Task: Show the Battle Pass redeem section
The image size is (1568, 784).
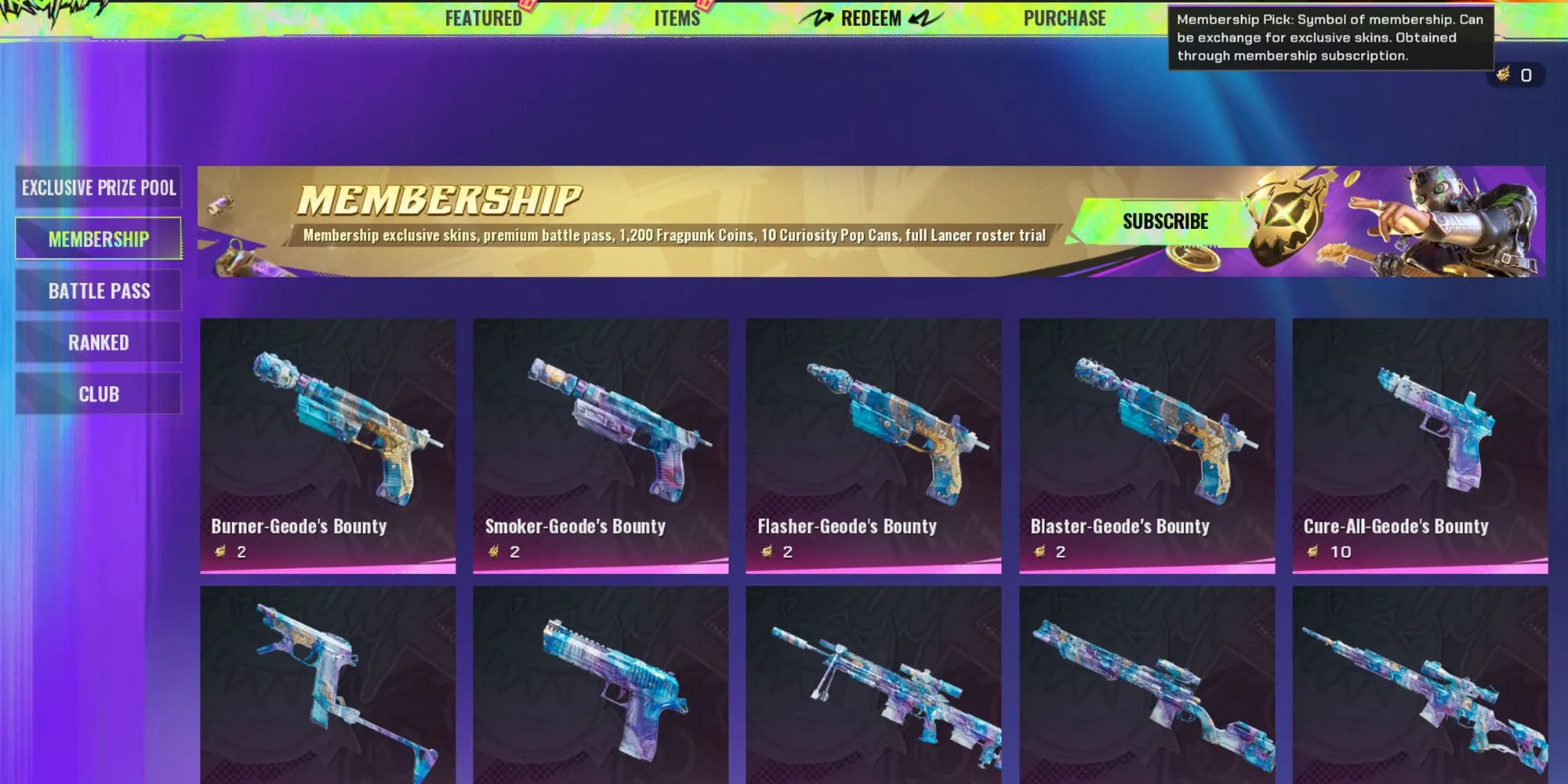Action: tap(99, 291)
